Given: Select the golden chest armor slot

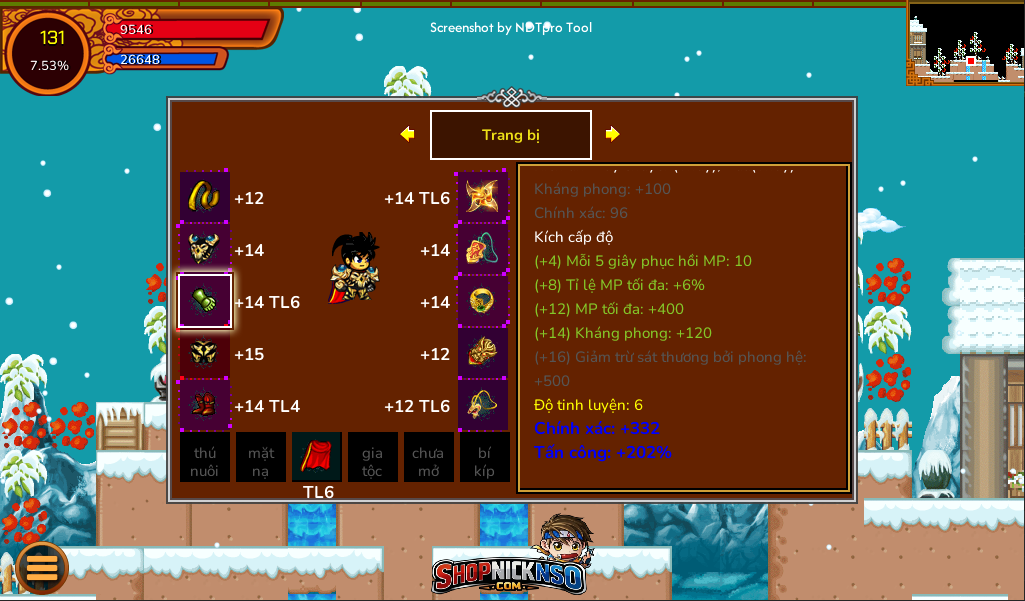Looking at the screenshot, I should point(205,353).
